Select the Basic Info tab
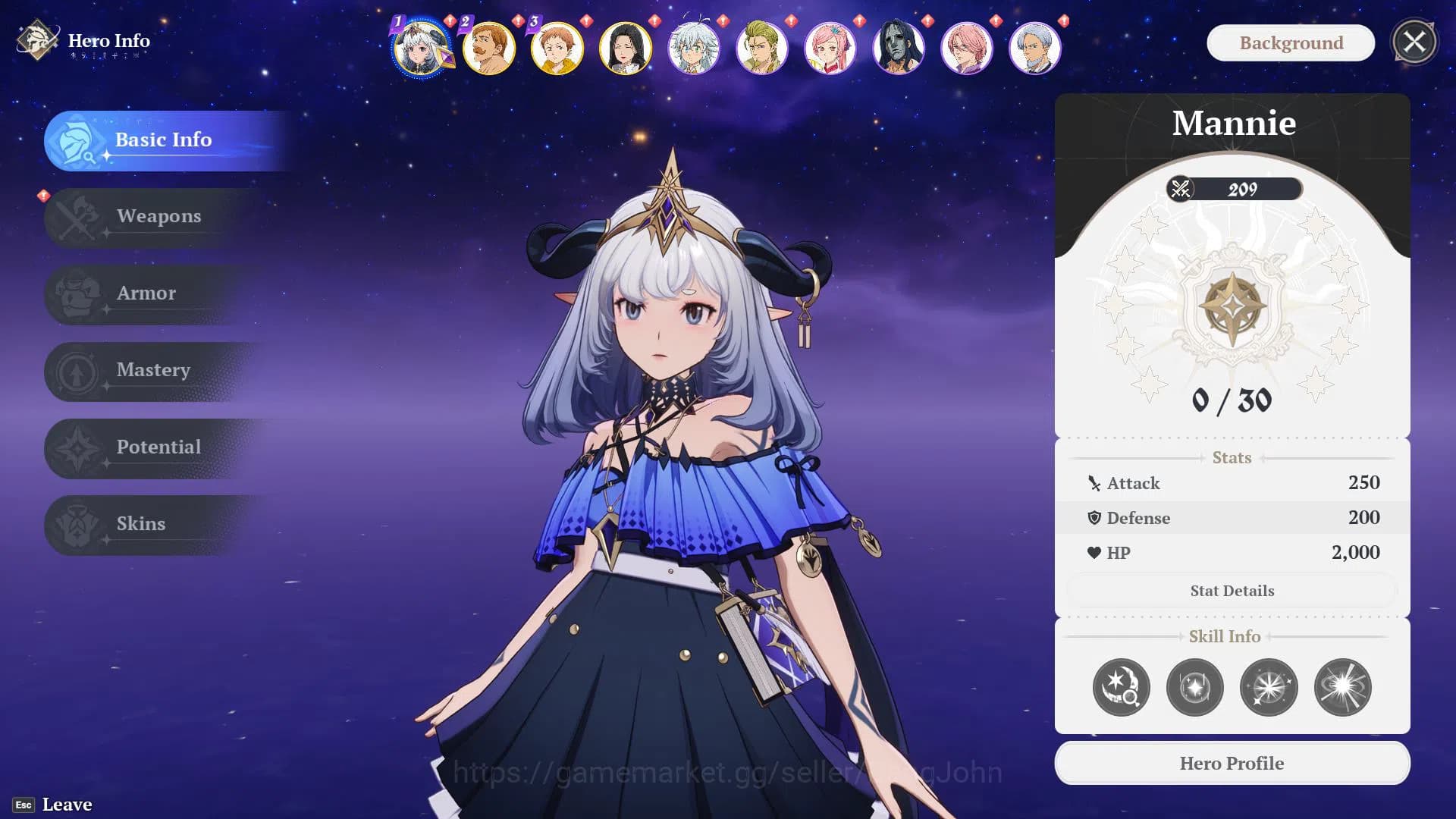1456x819 pixels. tap(163, 140)
